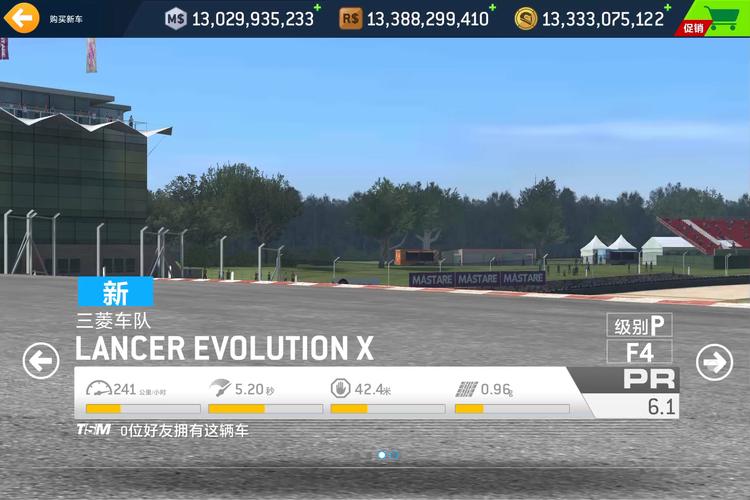Image resolution: width=750 pixels, height=500 pixels.
Task: Add more gold coins
Action: tap(667, 9)
